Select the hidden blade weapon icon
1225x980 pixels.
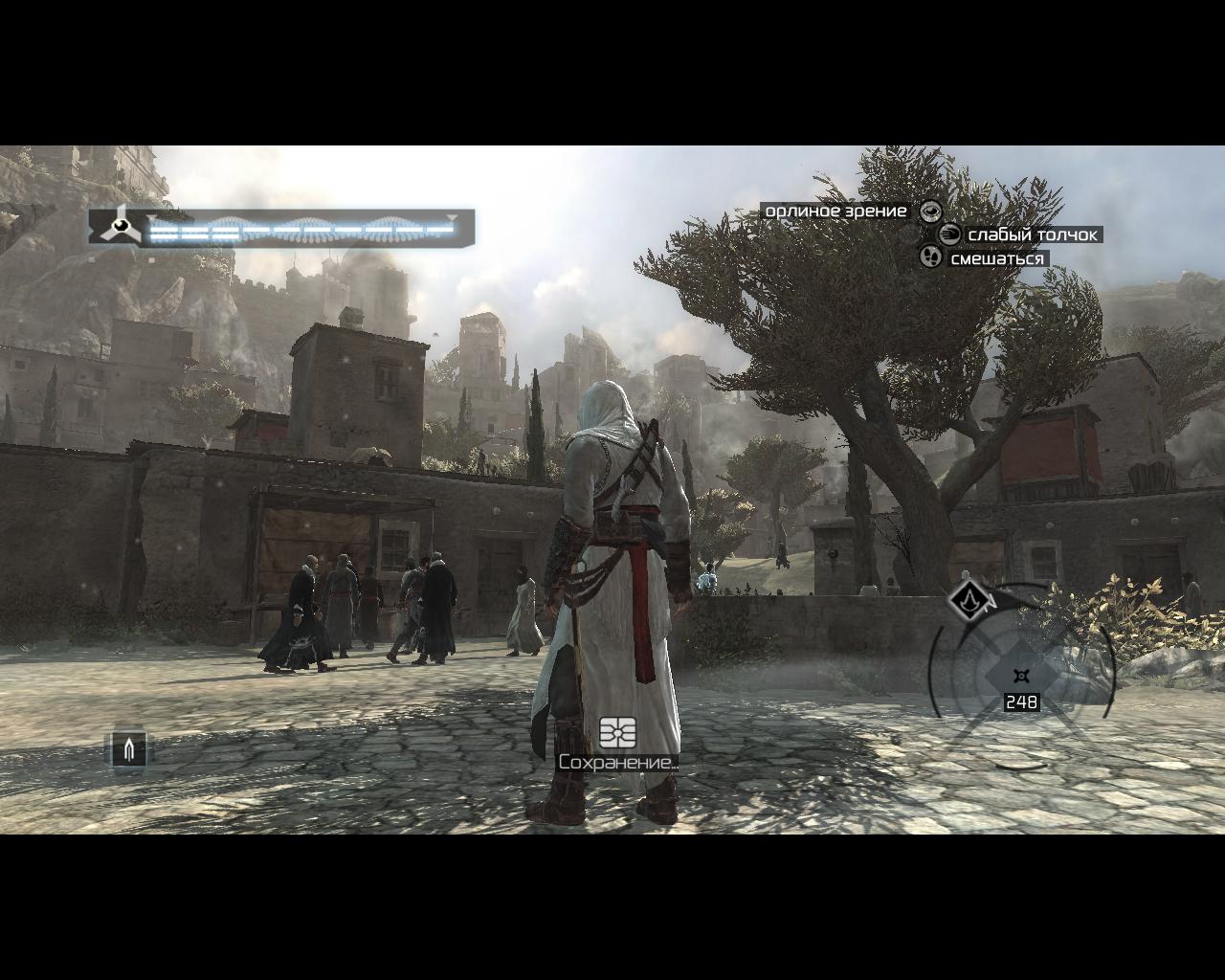coord(129,748)
